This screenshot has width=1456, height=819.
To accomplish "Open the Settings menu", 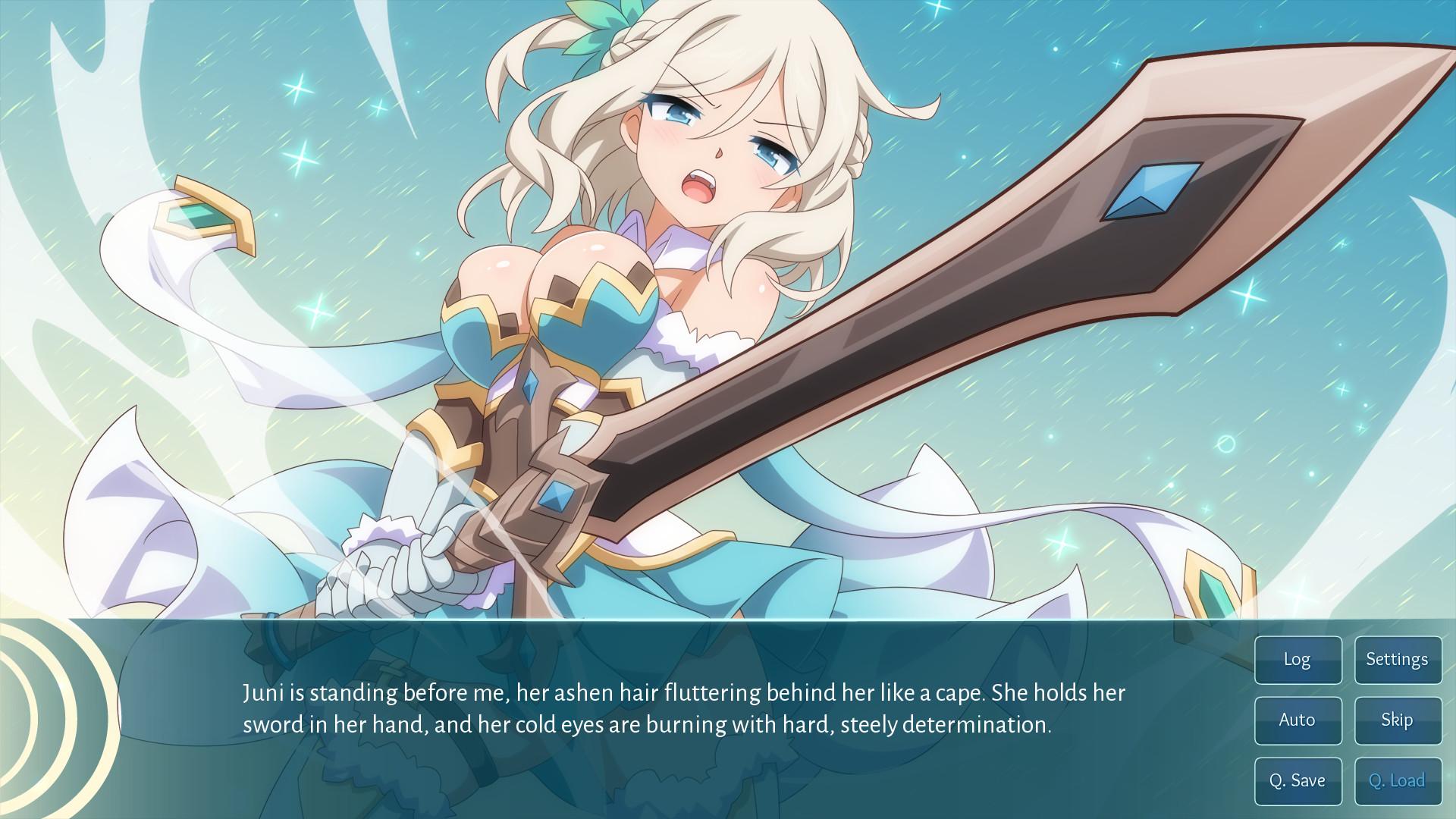I will (1398, 660).
